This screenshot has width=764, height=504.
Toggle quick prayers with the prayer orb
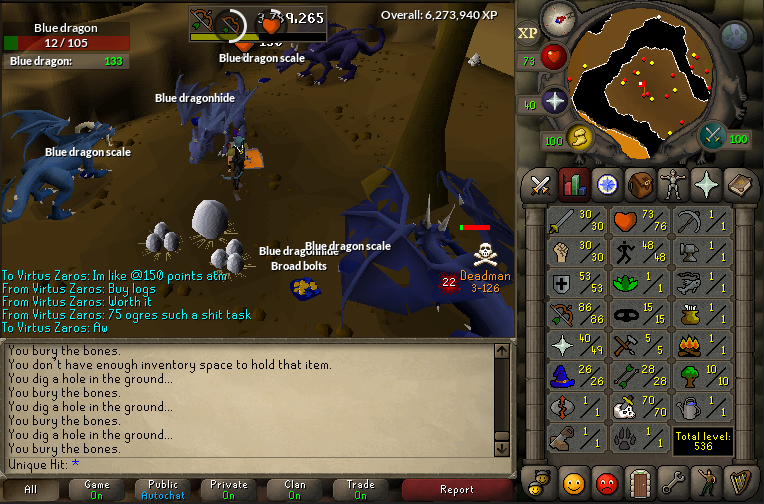554,101
